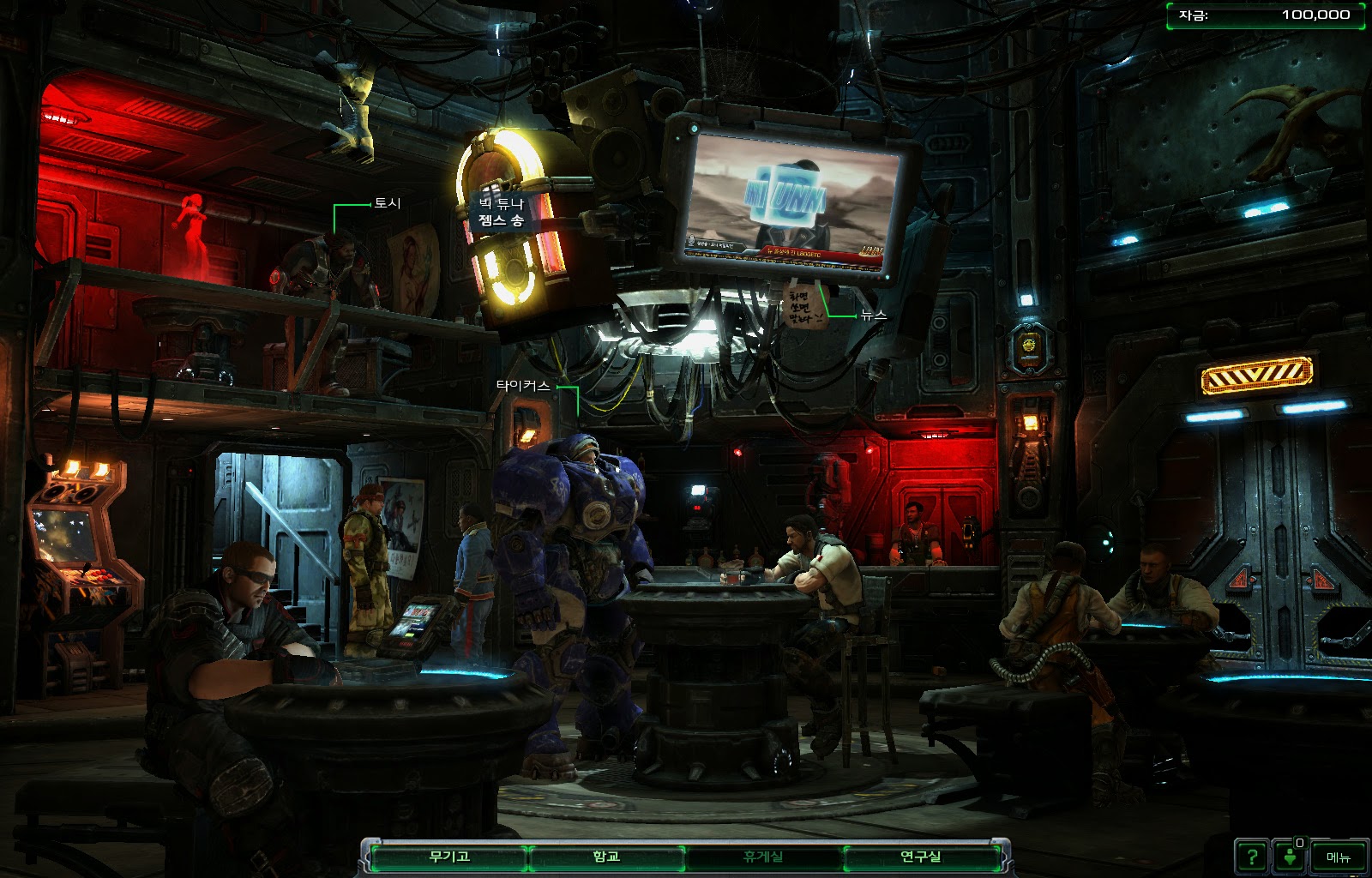Click the jukebox song label 젤스 송
Screen dimensions: 1372x878
pos(501,220)
